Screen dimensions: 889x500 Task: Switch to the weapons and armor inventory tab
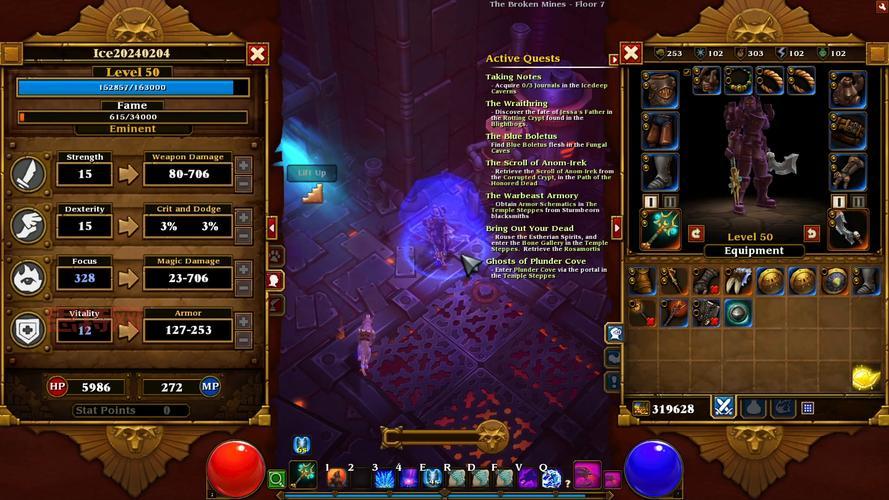point(723,407)
